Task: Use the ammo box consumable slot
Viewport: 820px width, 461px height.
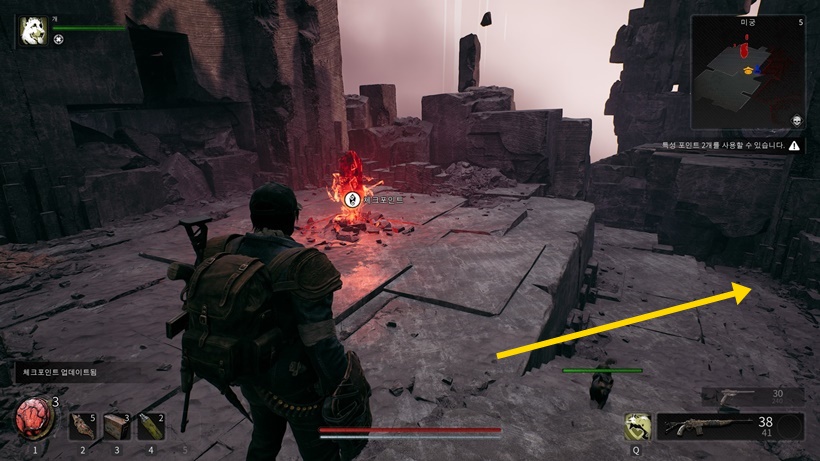Action: point(117,427)
